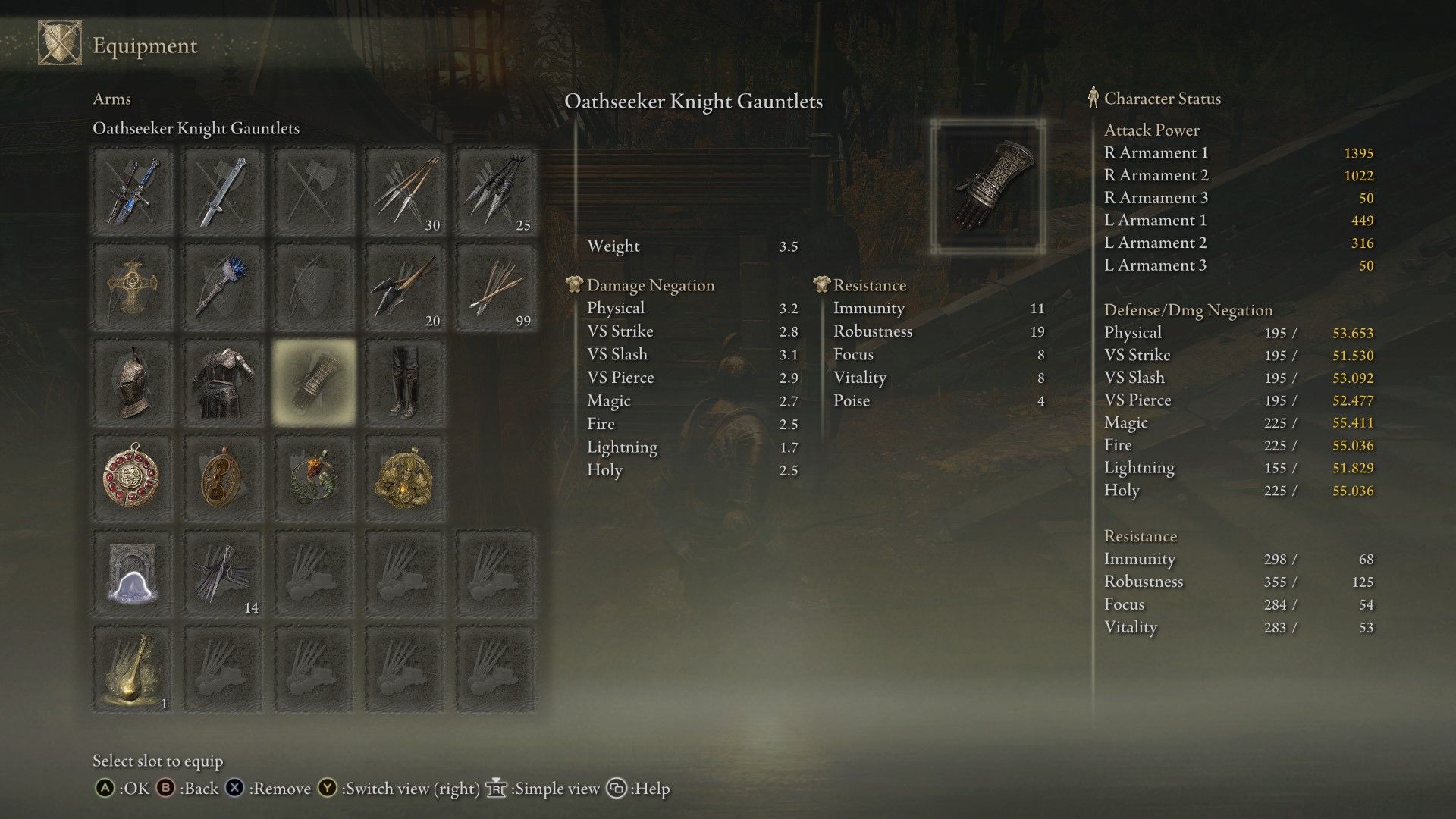Image resolution: width=1456 pixels, height=819 pixels.
Task: Select the arrows stack of 99
Action: coord(497,287)
